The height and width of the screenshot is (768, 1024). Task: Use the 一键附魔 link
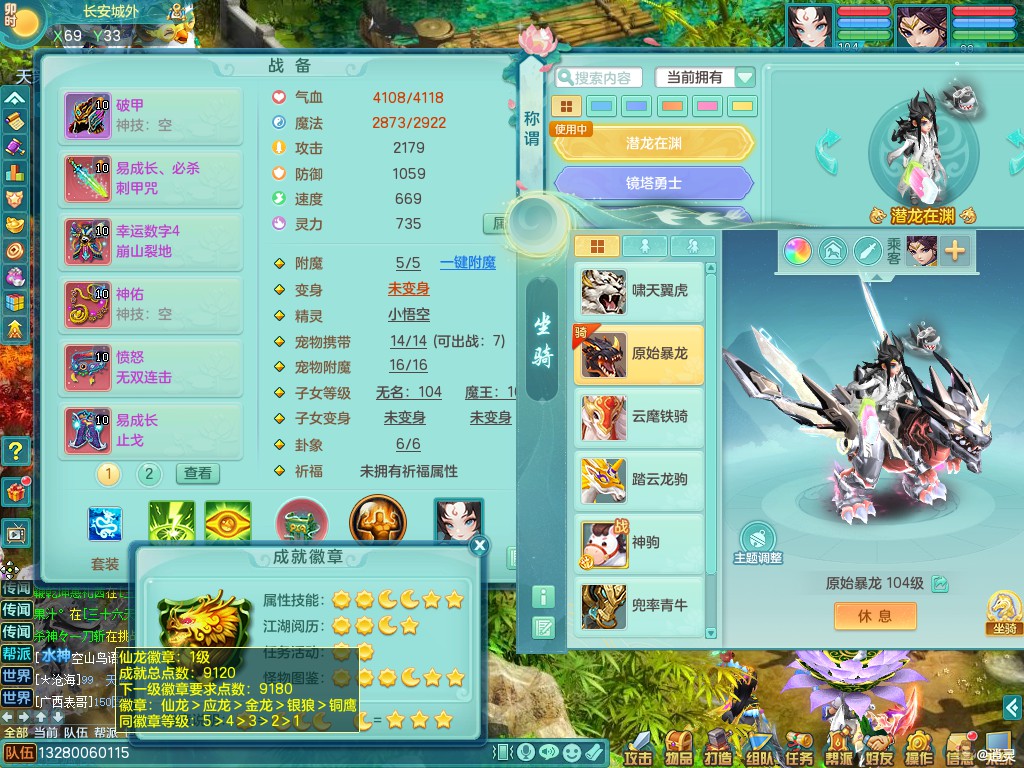pos(468,263)
